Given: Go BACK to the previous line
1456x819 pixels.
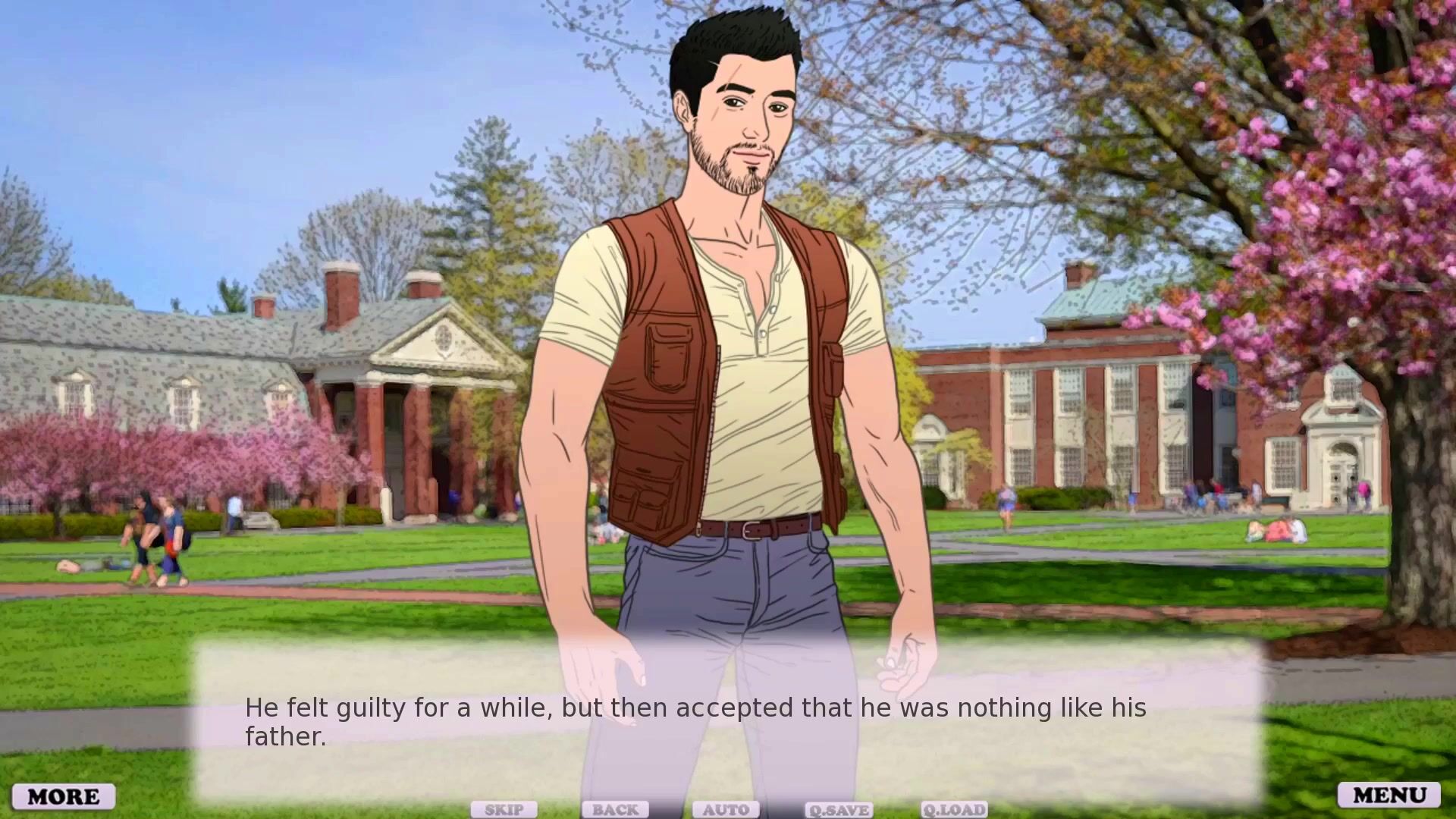Looking at the screenshot, I should 615,810.
